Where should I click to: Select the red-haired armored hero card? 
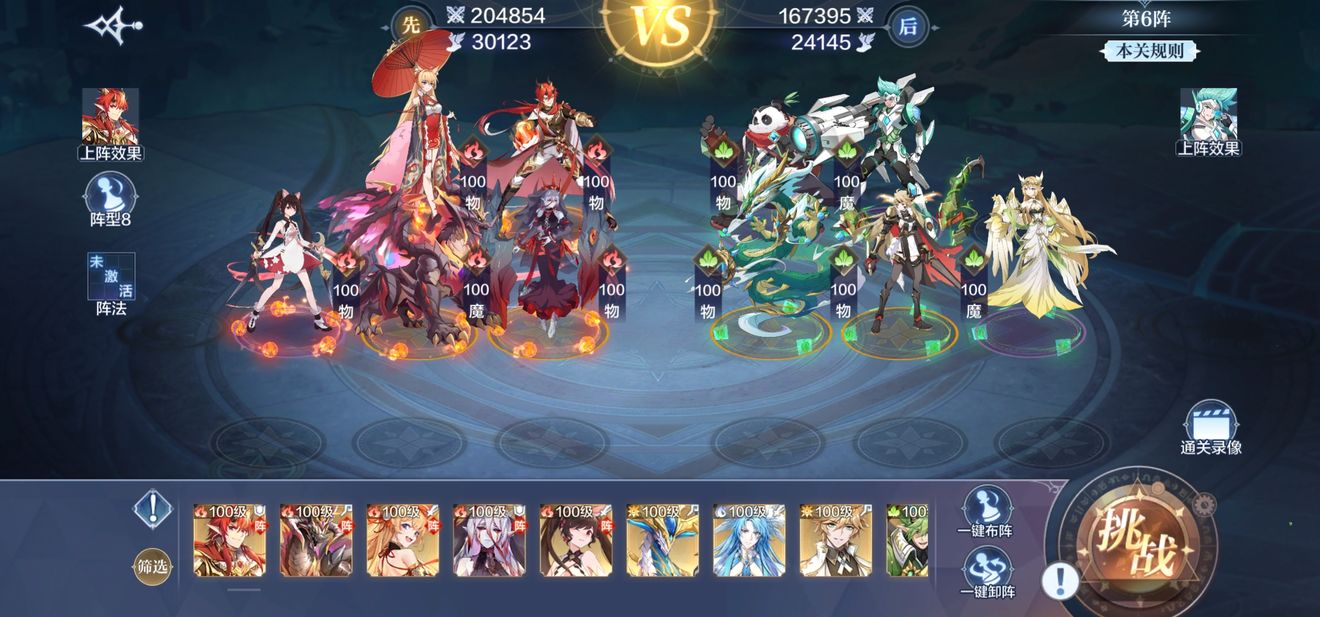pyautogui.click(x=229, y=540)
